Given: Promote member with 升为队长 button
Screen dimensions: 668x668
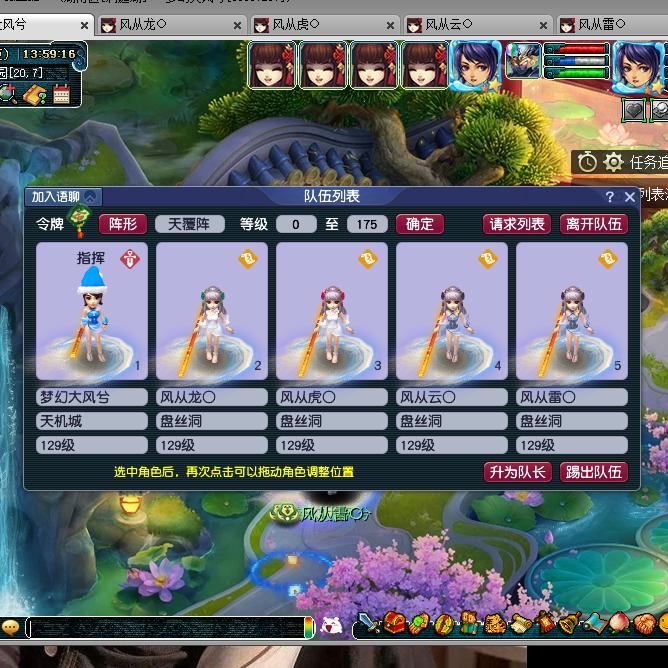Looking at the screenshot, I should [x=517, y=472].
